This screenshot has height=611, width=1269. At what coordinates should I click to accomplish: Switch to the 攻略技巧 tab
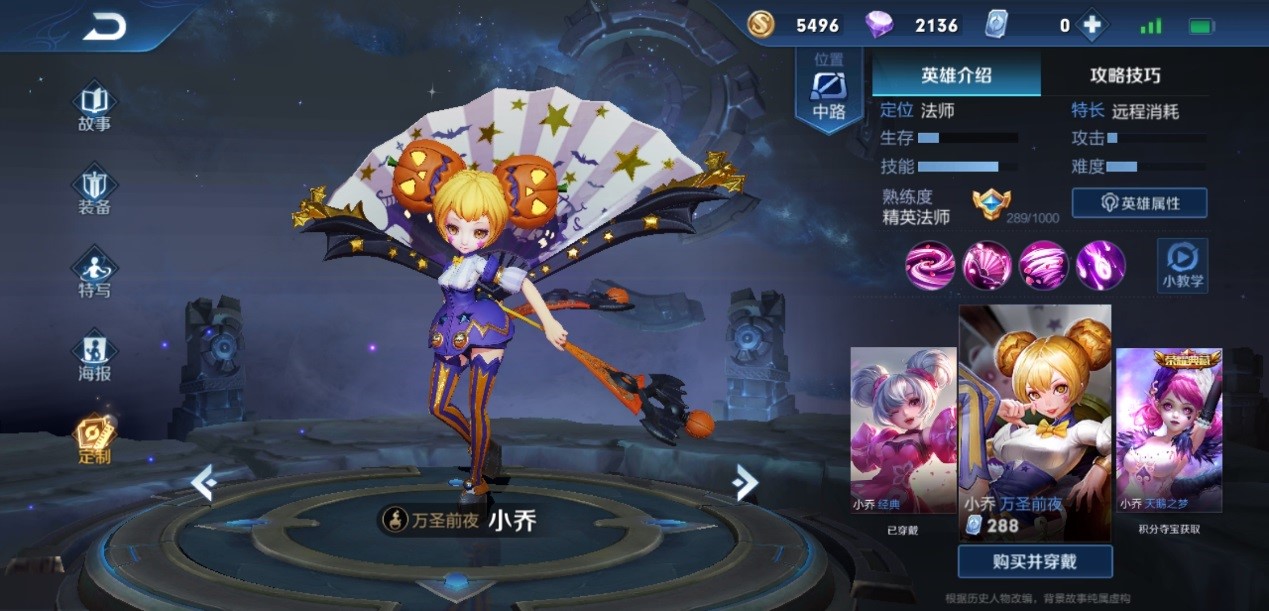point(1125,75)
